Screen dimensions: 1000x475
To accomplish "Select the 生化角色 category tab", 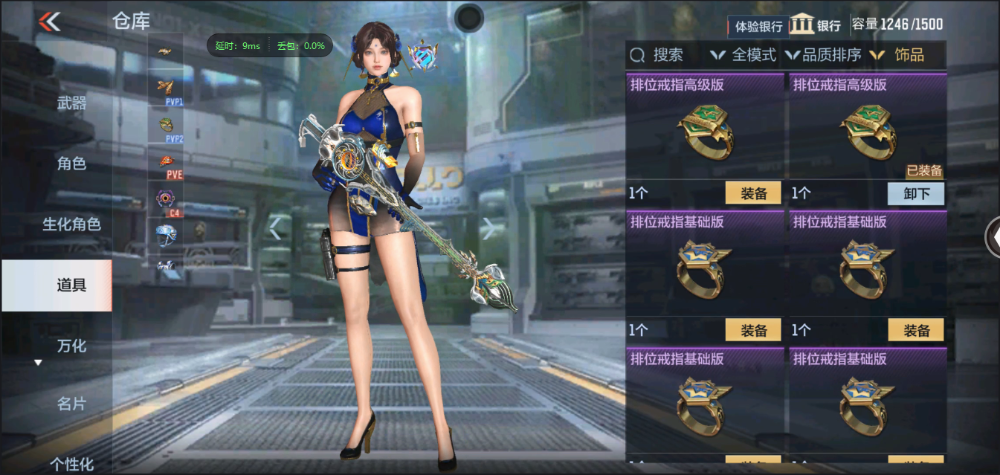I will tap(71, 224).
